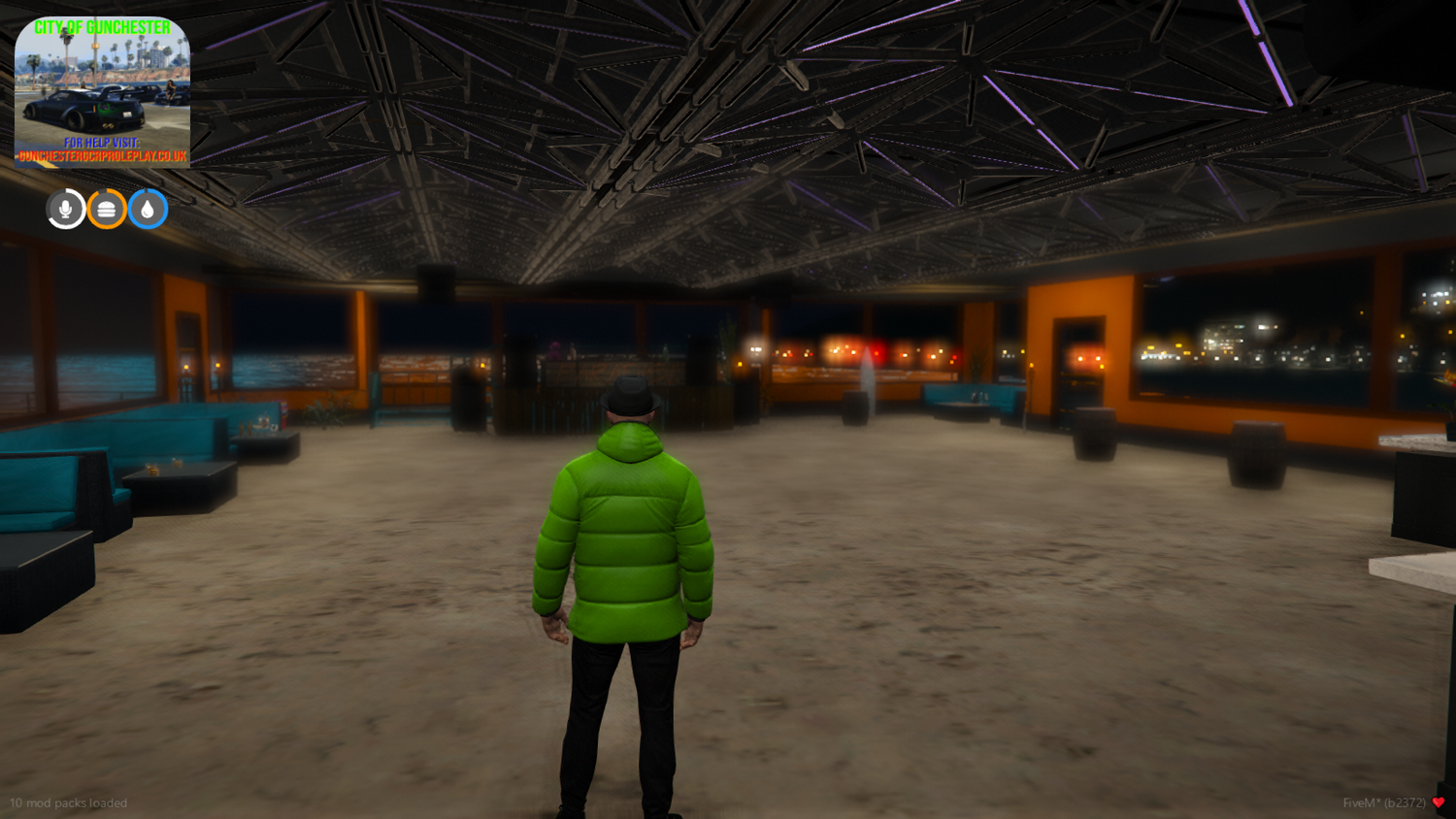Image resolution: width=1456 pixels, height=819 pixels.
Task: Mute the microphone voice indicator
Action: [64, 208]
